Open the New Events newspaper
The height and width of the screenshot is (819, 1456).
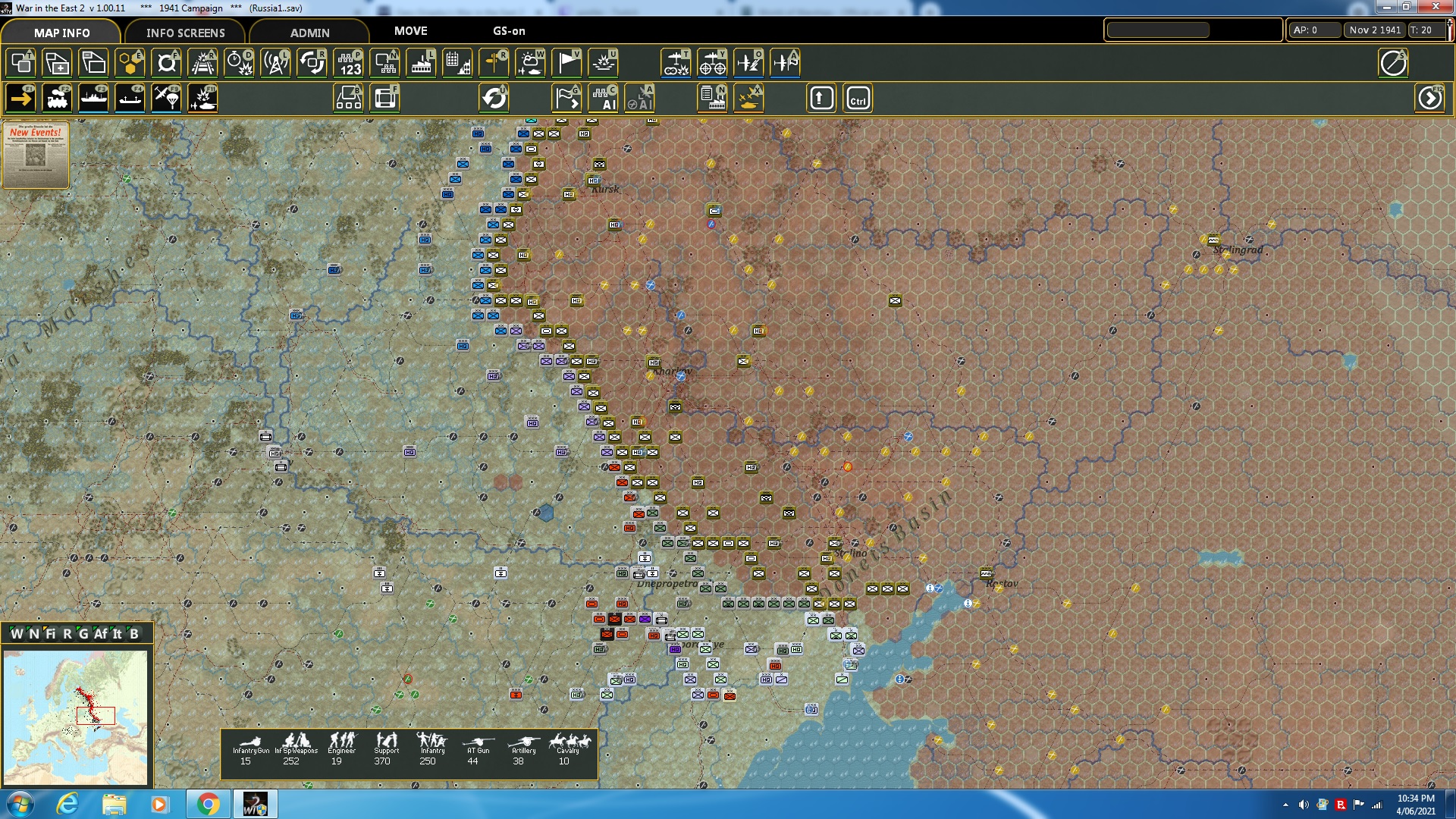pyautogui.click(x=35, y=155)
